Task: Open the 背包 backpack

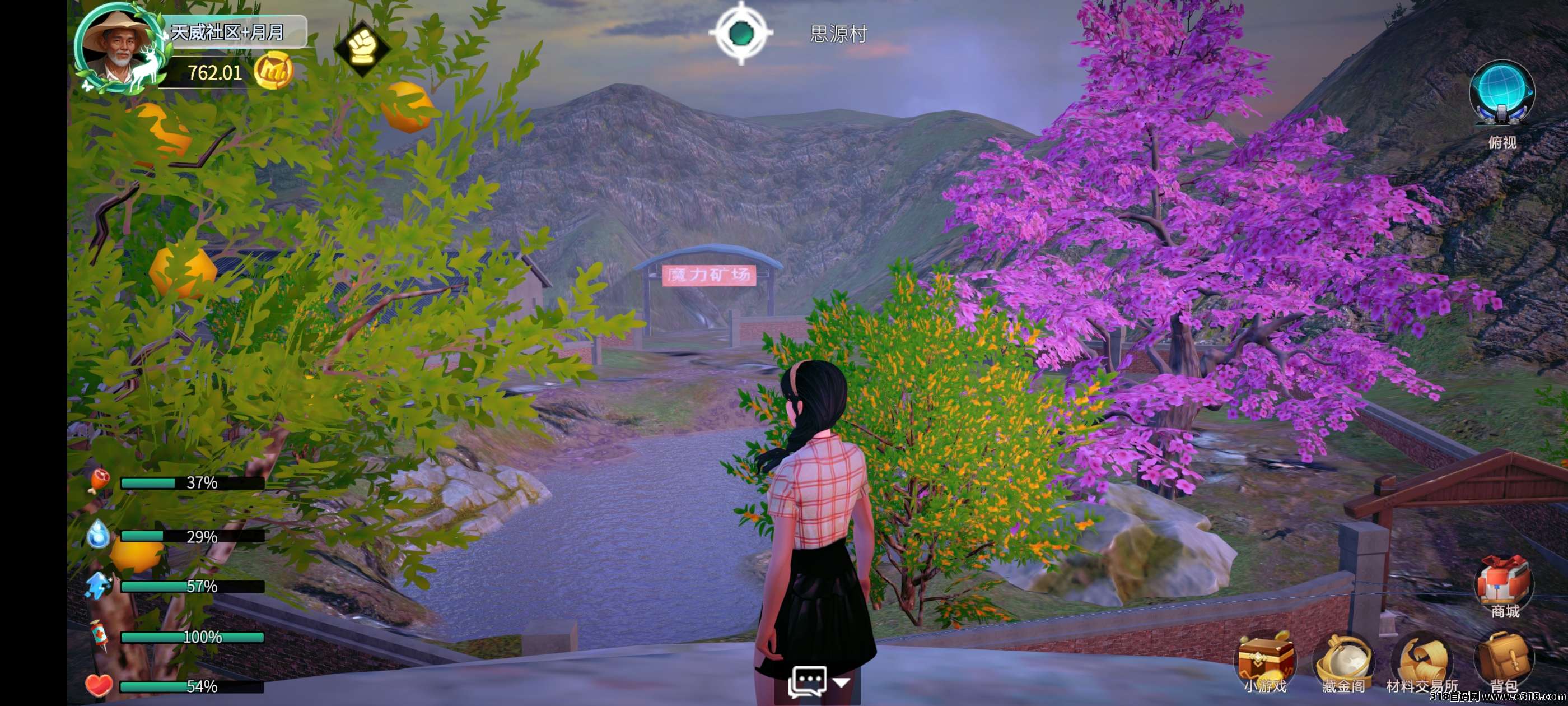Action: (1503, 660)
